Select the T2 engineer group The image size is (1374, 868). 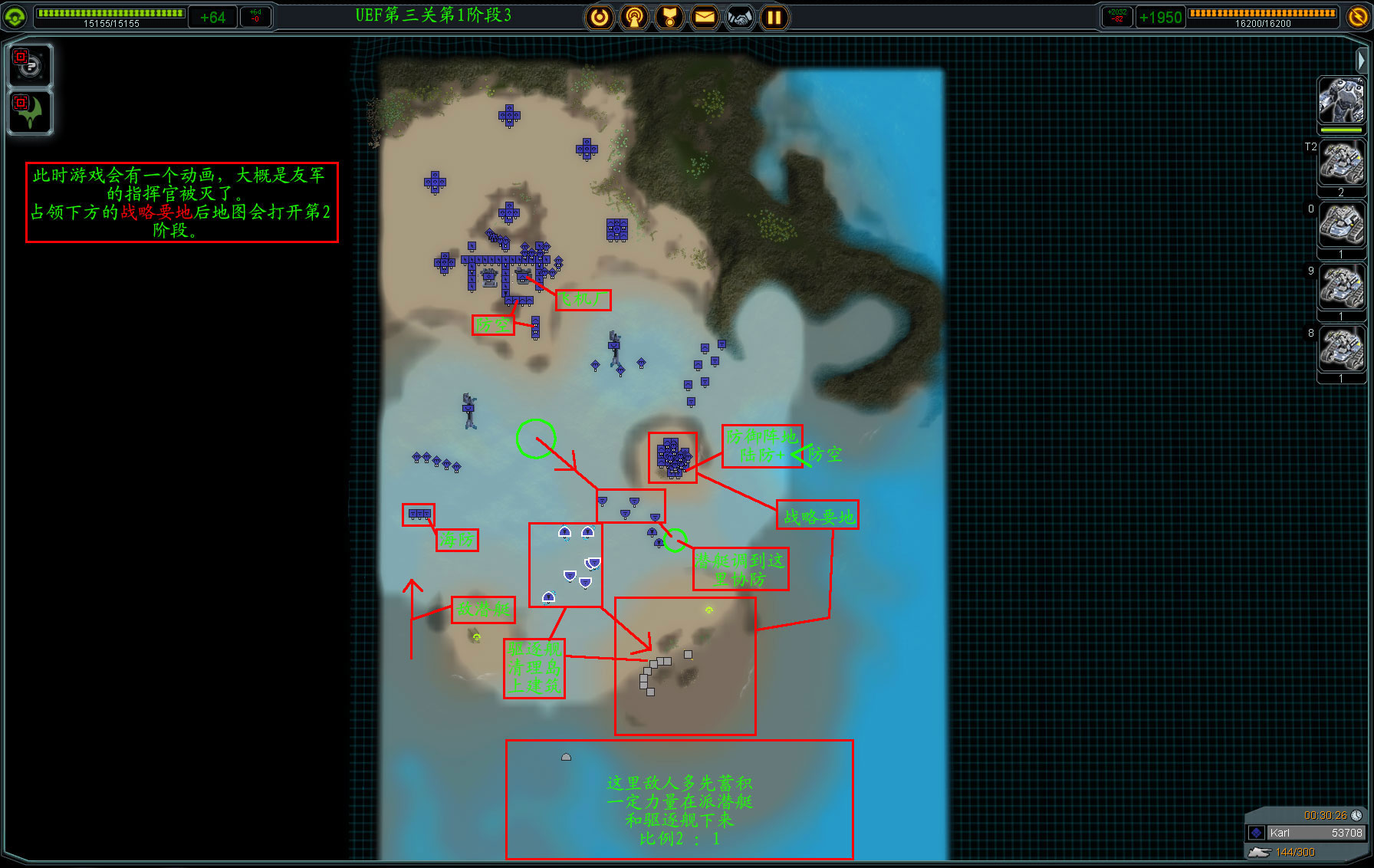[1341, 163]
